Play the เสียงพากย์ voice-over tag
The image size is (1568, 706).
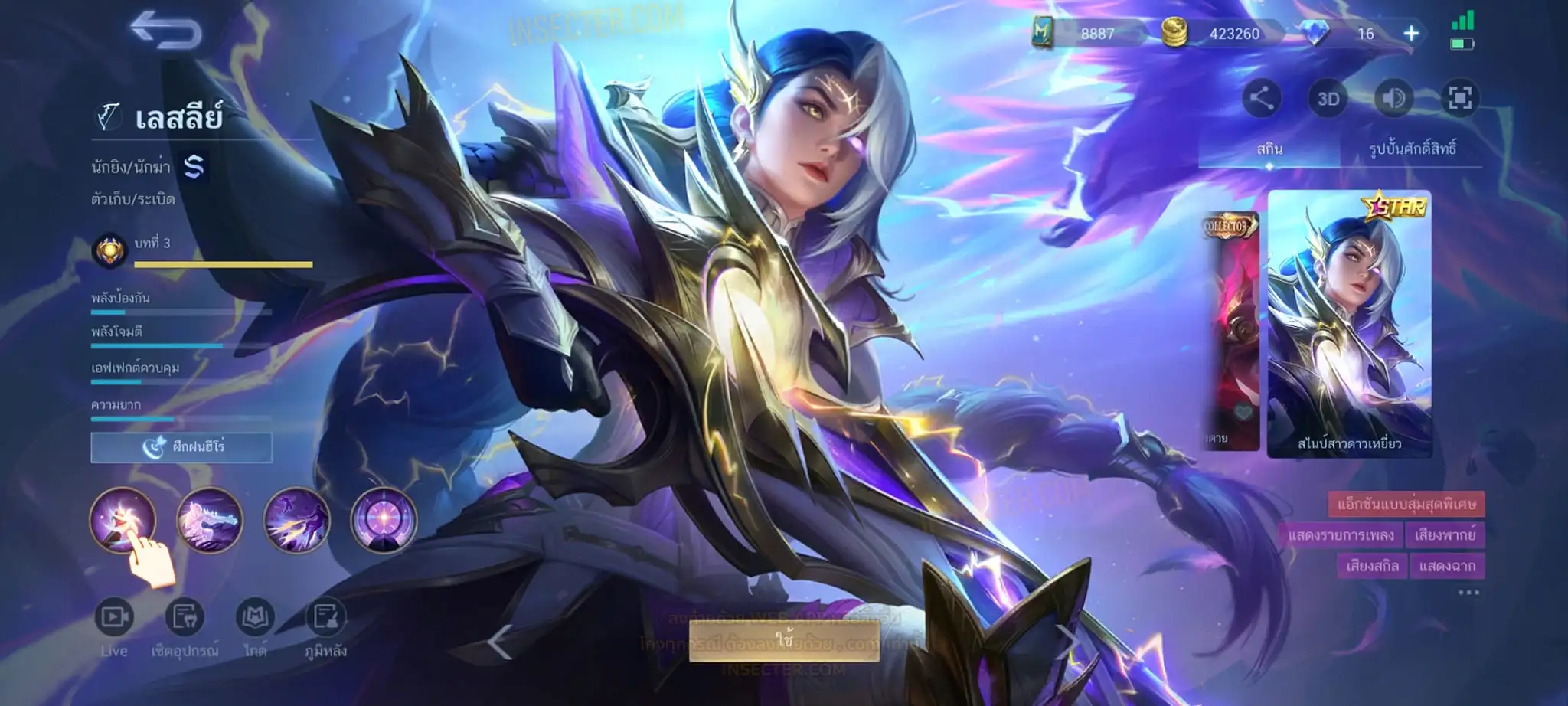(1445, 534)
